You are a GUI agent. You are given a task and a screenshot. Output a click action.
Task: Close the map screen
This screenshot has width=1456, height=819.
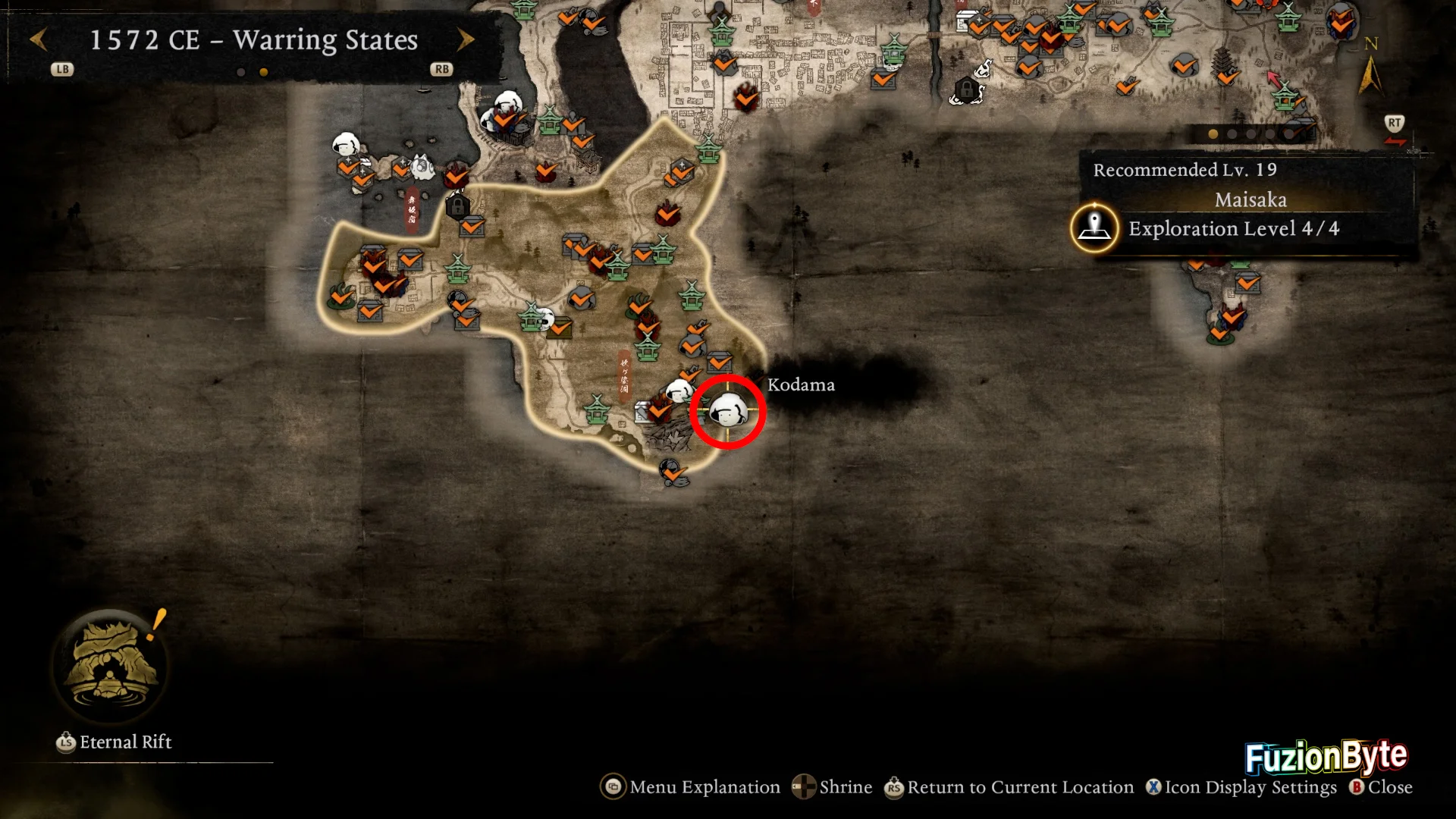pyautogui.click(x=1380, y=787)
